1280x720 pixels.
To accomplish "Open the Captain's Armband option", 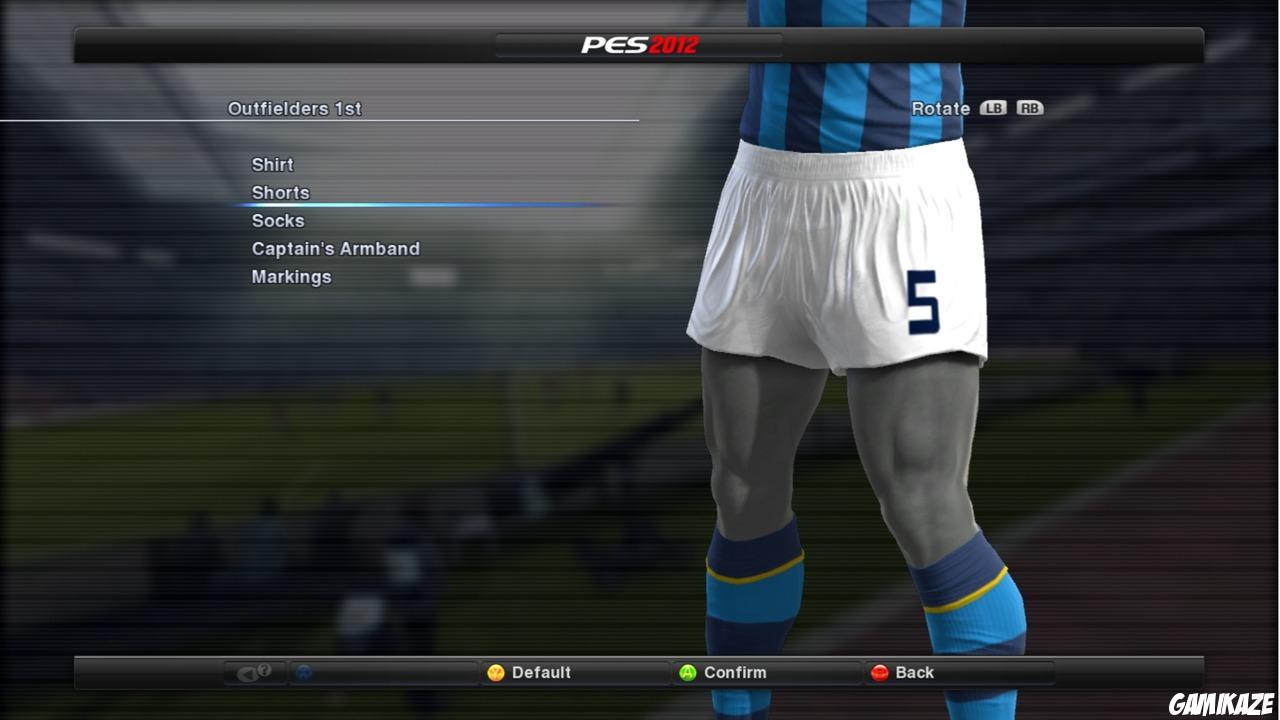I will (x=335, y=248).
